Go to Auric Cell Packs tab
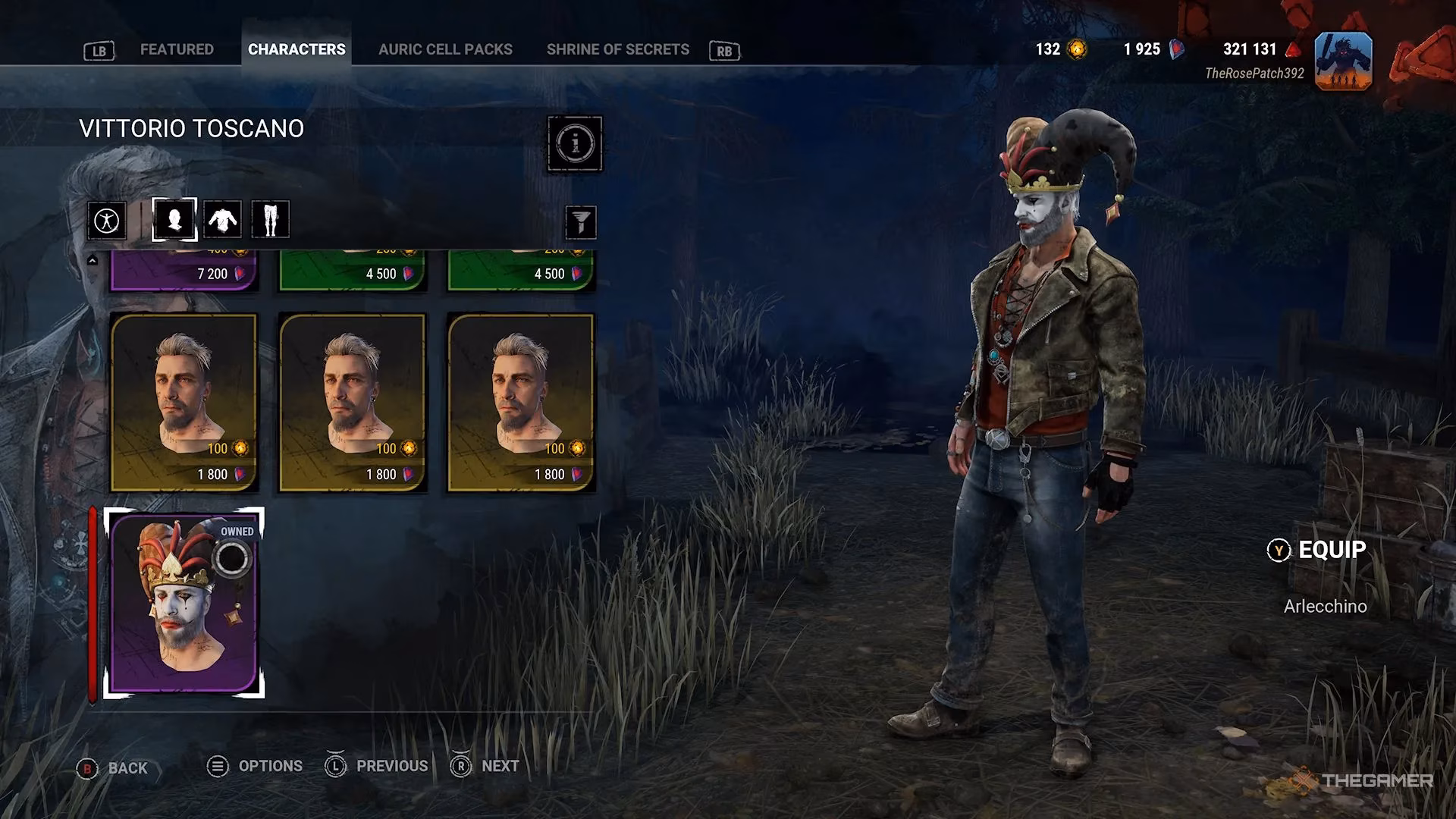Screen dimensions: 1456x819 click(x=445, y=49)
